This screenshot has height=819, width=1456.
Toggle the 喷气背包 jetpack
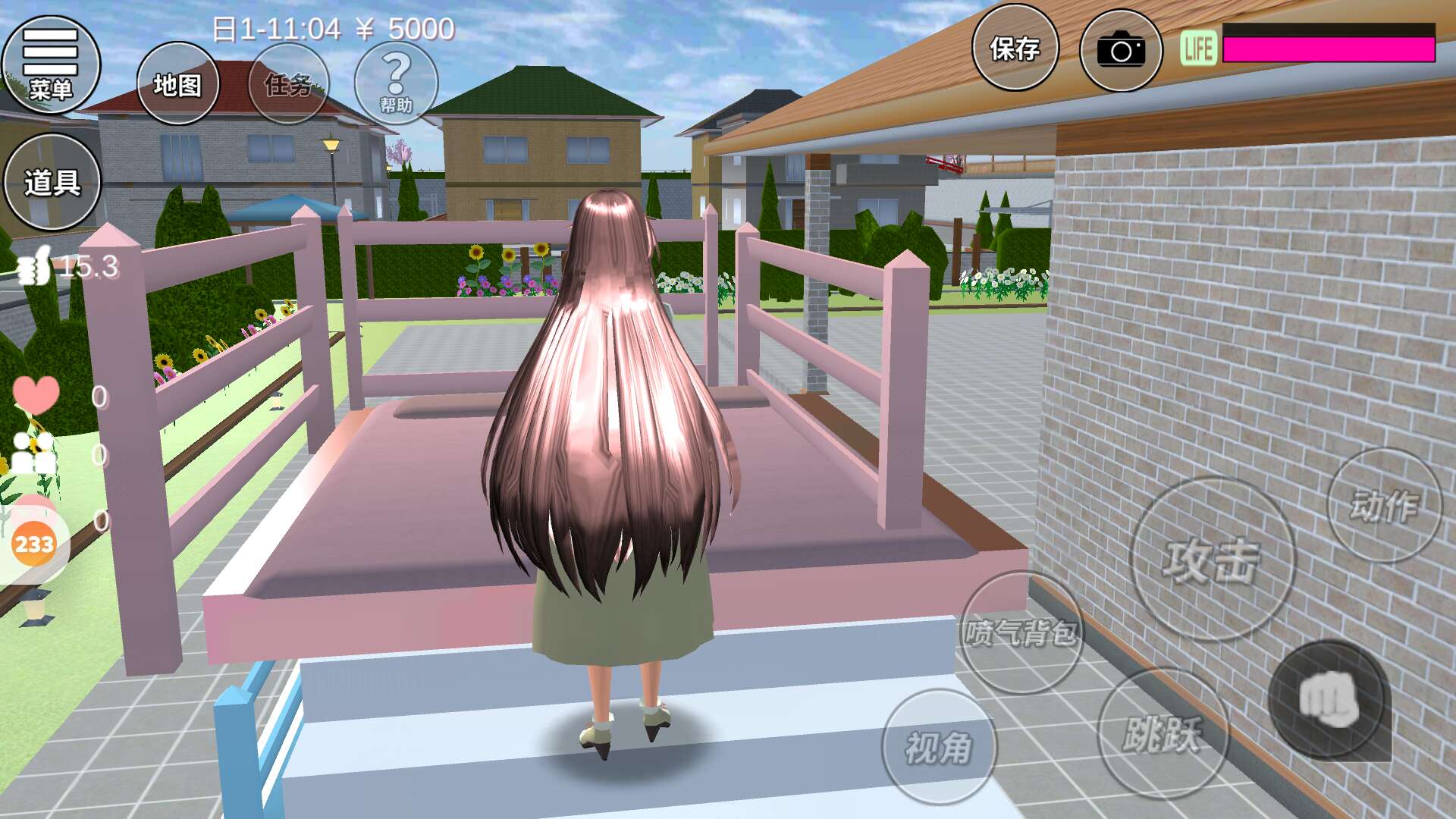coord(1021,632)
